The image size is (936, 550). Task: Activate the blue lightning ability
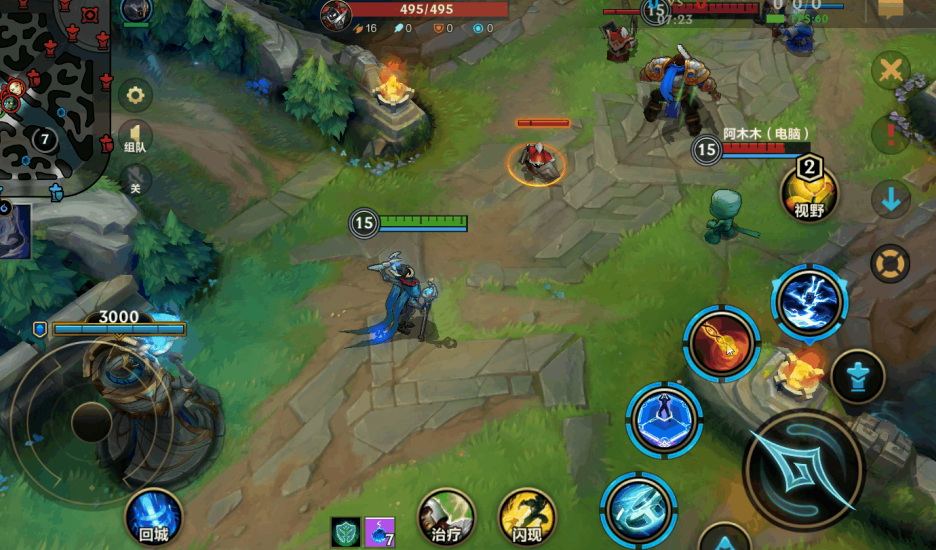click(809, 303)
